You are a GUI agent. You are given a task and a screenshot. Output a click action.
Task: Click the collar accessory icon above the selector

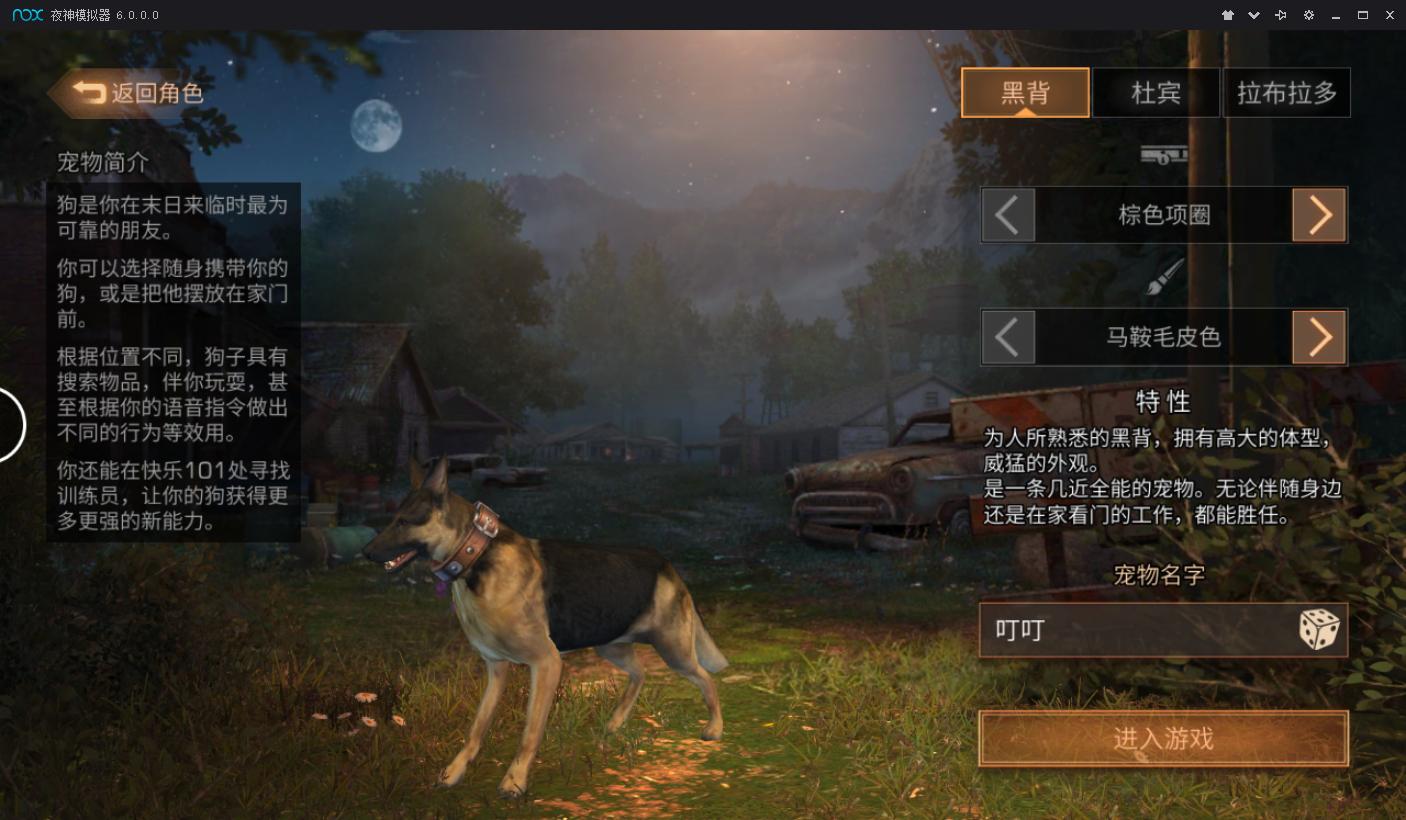[1163, 157]
